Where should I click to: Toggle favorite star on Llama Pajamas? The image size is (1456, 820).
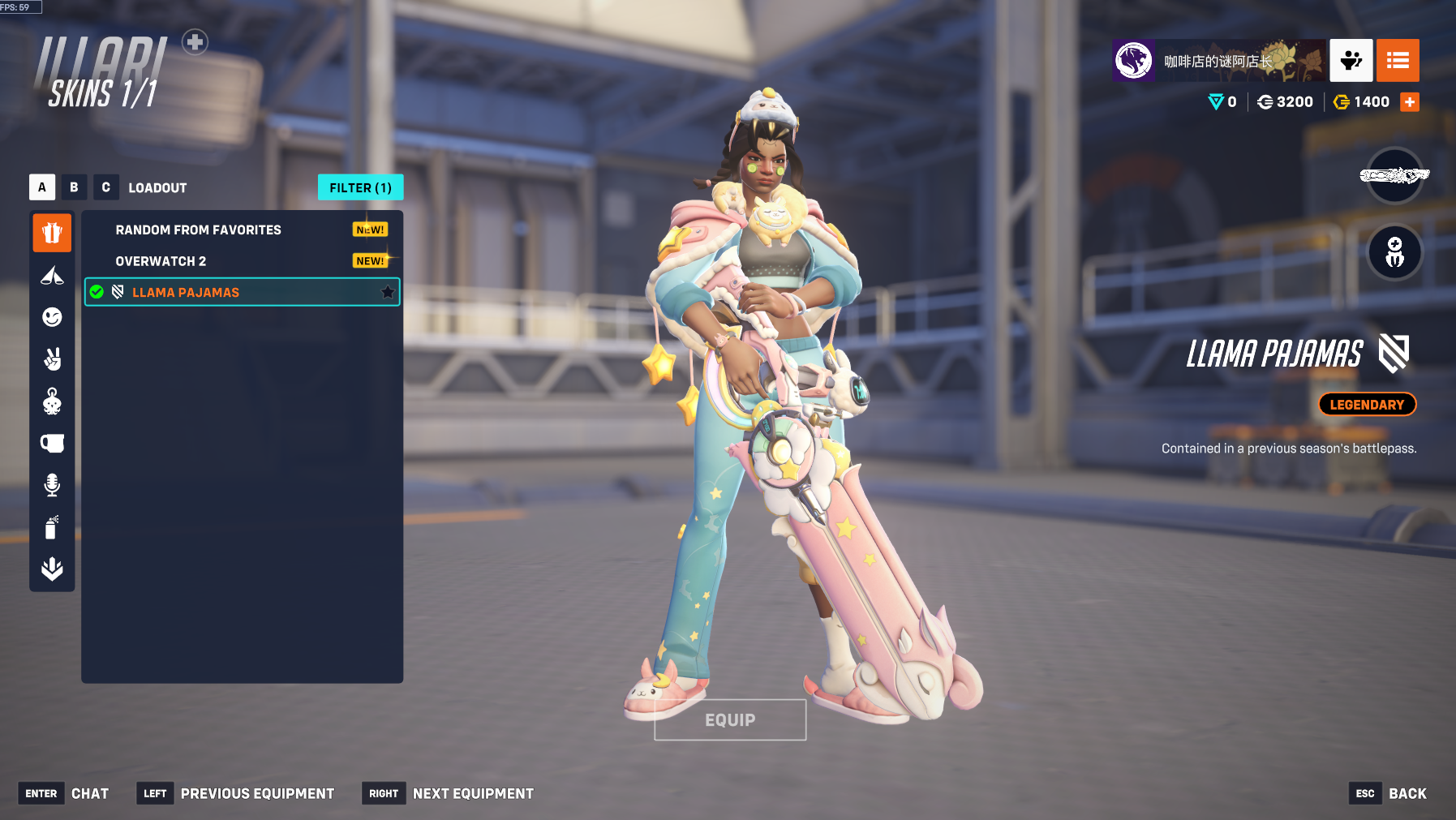coord(388,292)
